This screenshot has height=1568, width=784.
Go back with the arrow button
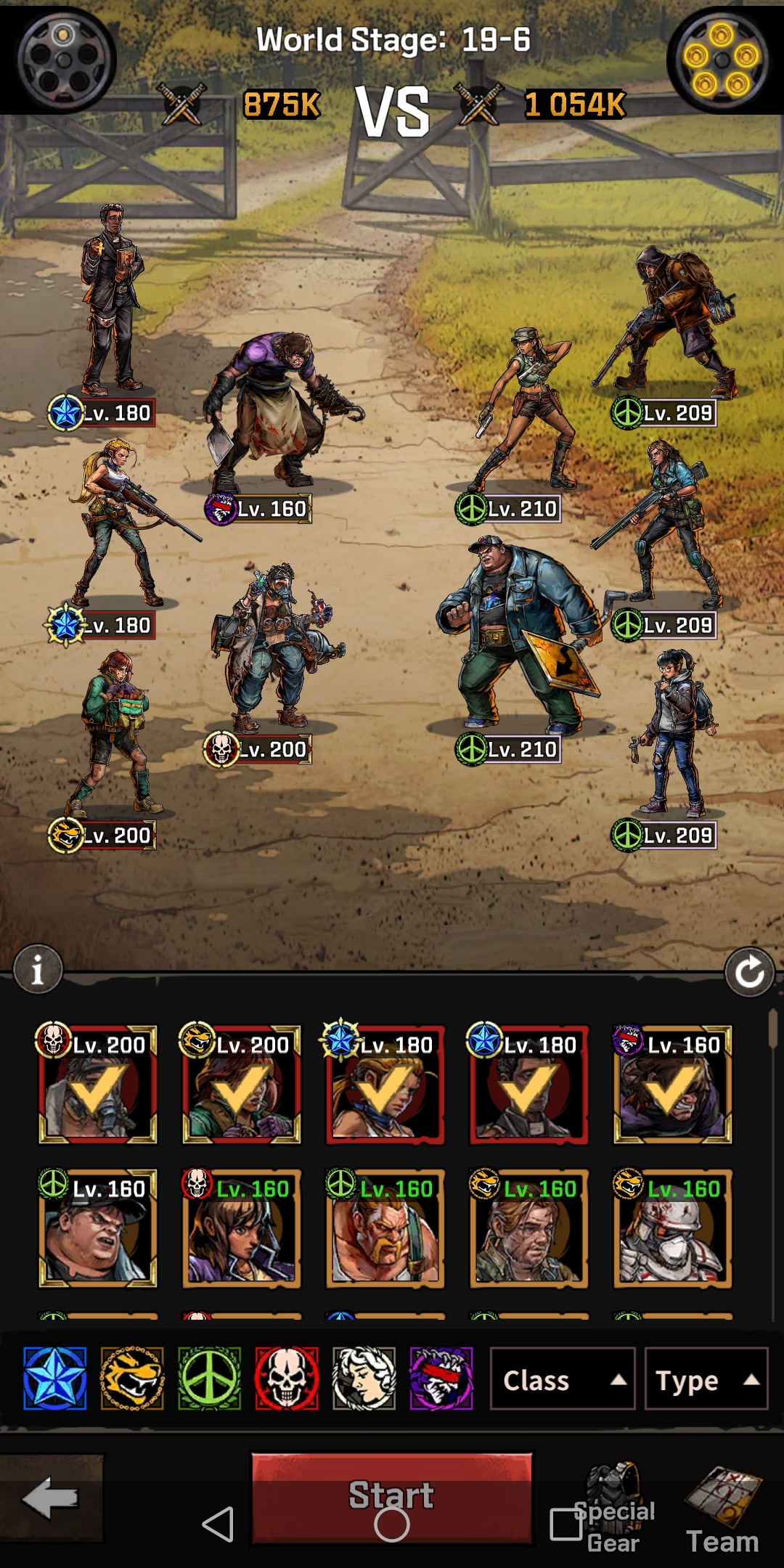coord(51,1497)
